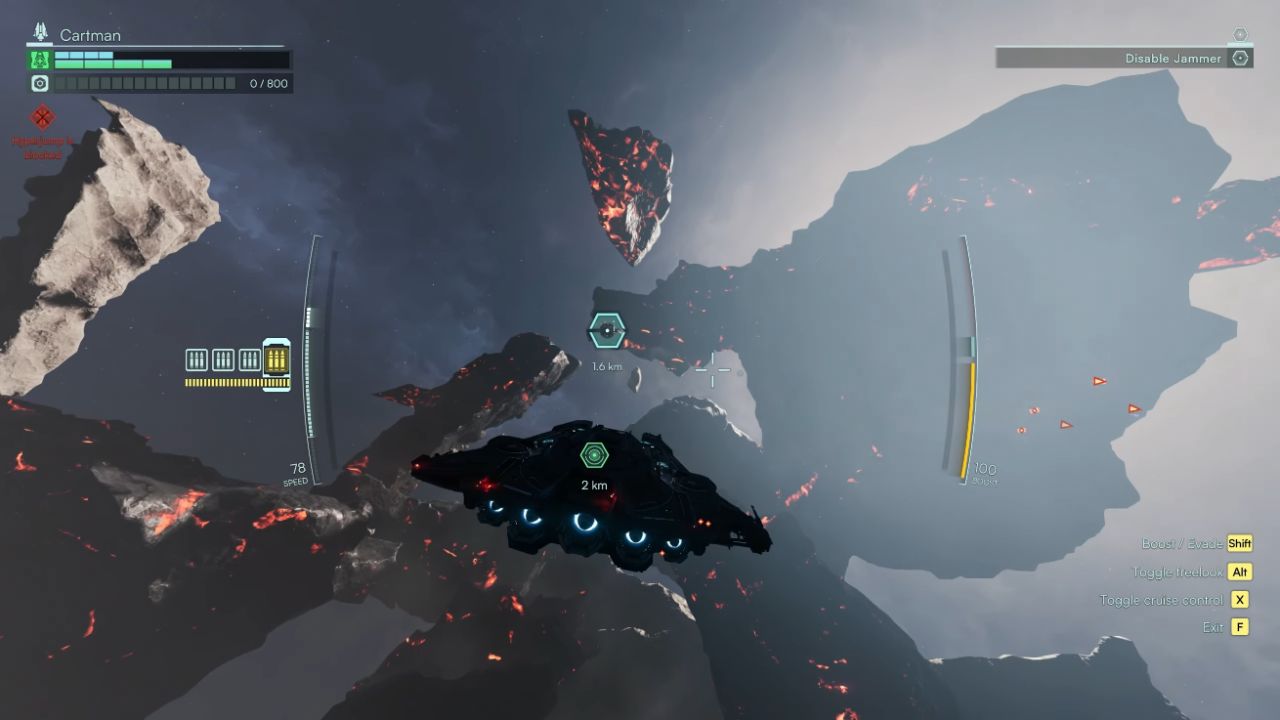Select the highlighted yellow ammo weapon slot
The width and height of the screenshot is (1280, 720).
[276, 360]
